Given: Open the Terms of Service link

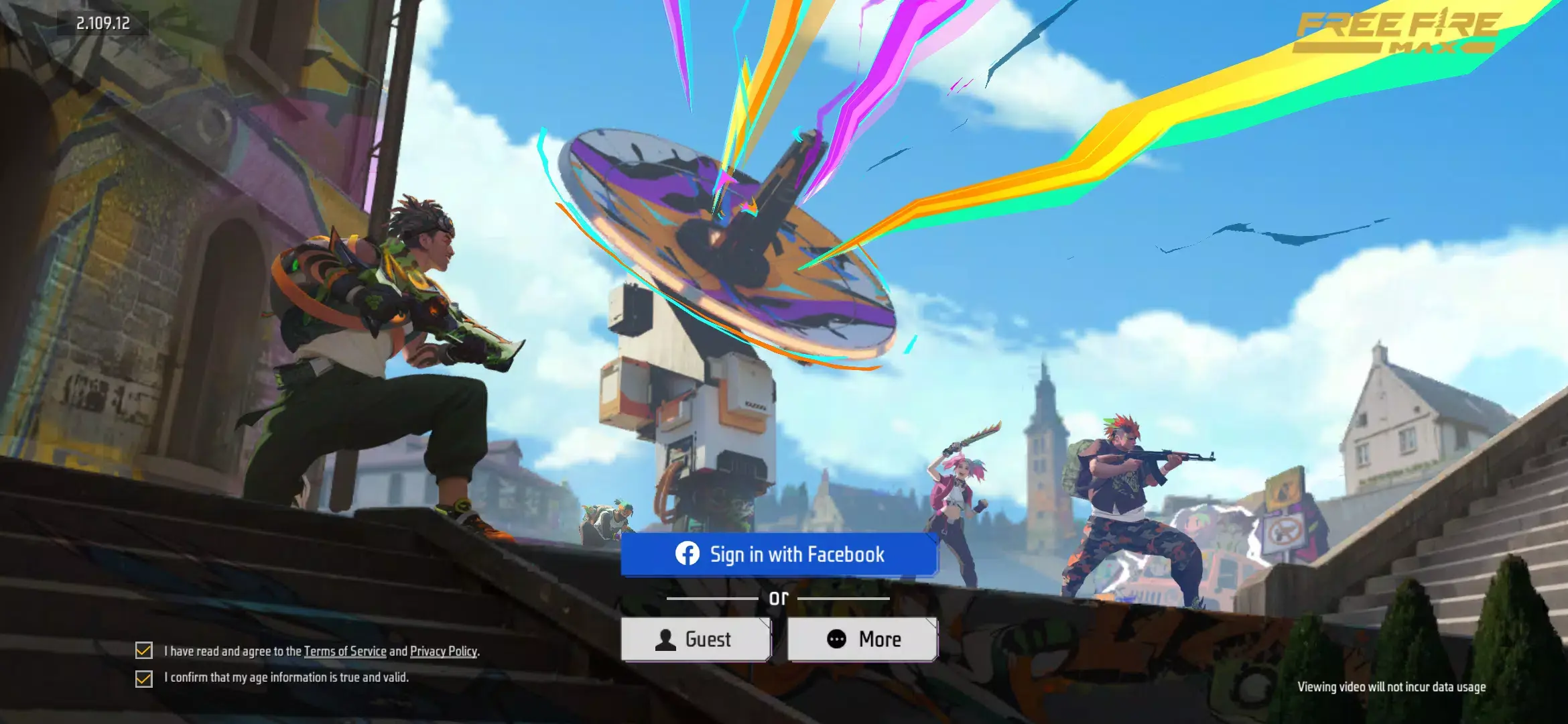Looking at the screenshot, I should click(345, 650).
